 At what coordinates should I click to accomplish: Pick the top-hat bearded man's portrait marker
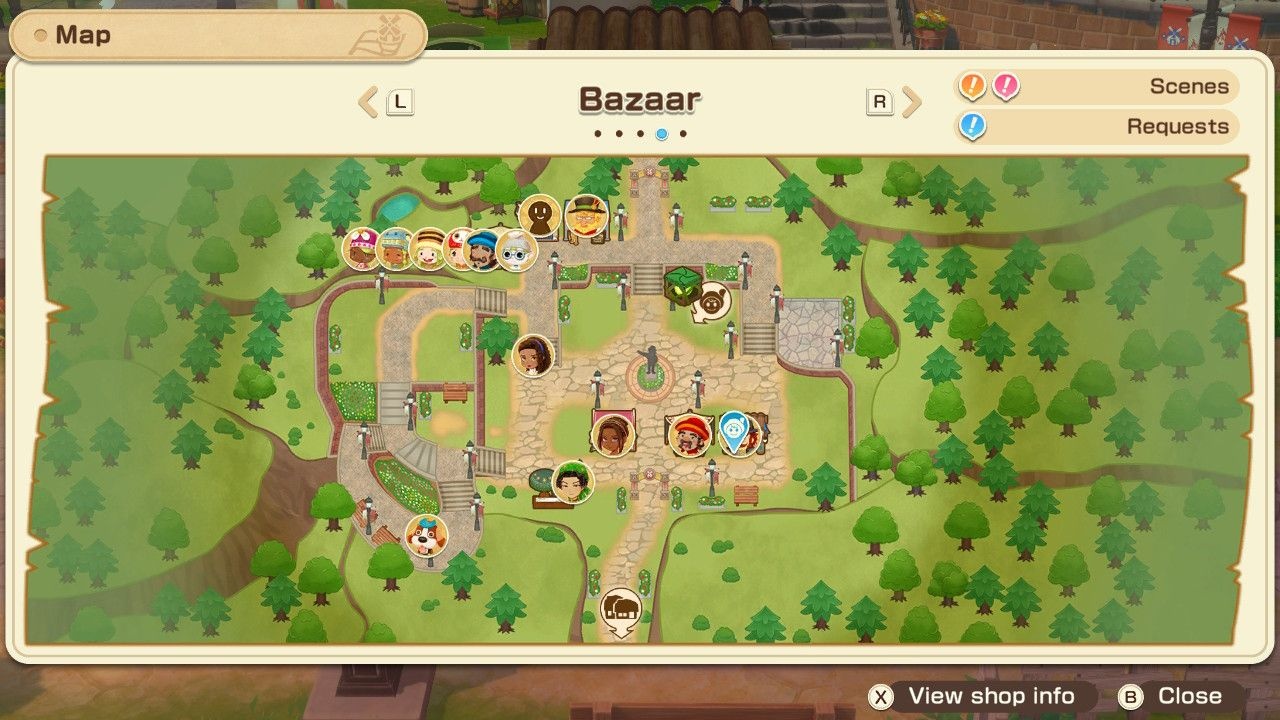[586, 216]
